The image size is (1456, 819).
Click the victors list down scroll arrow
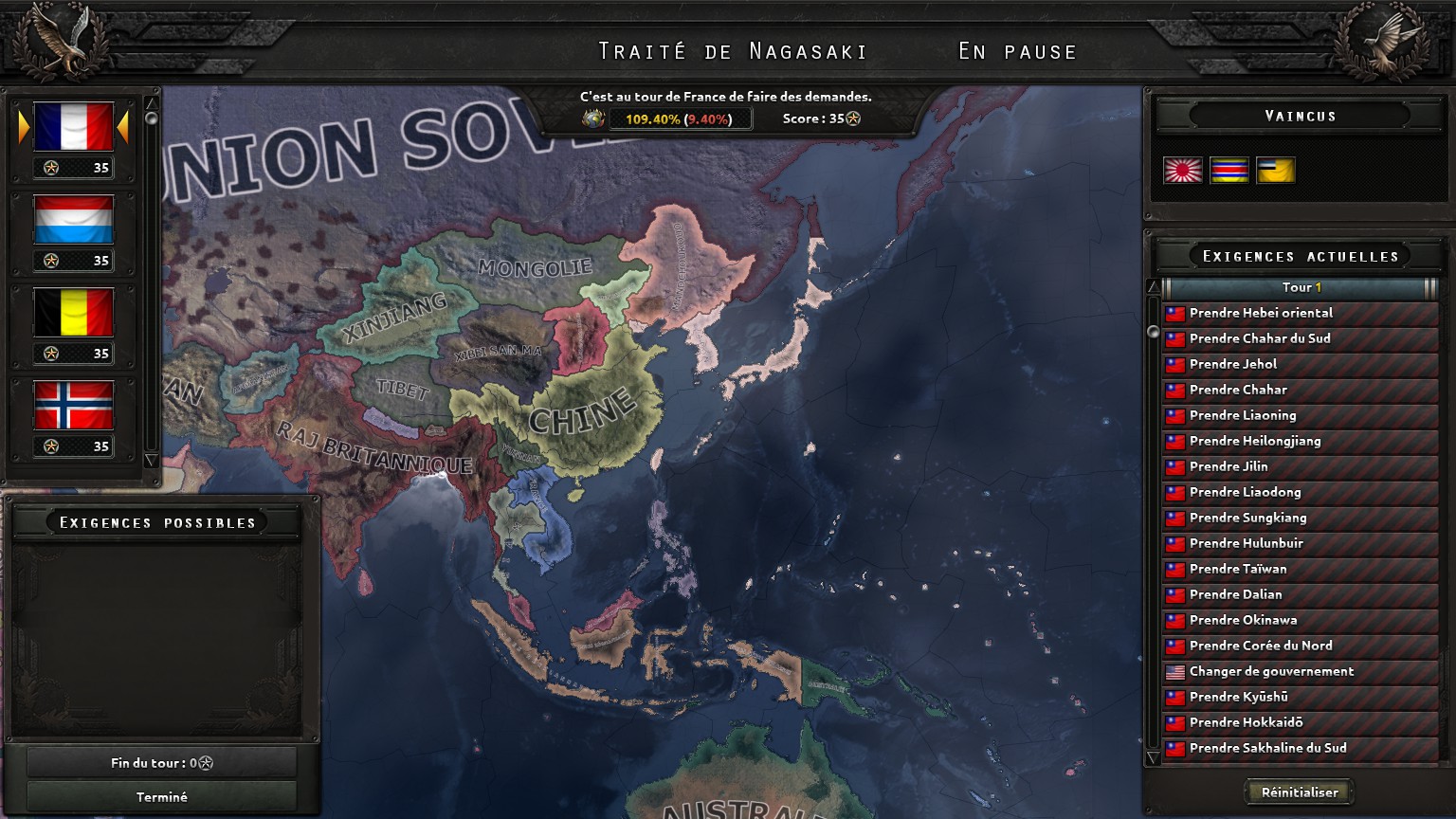click(x=151, y=461)
